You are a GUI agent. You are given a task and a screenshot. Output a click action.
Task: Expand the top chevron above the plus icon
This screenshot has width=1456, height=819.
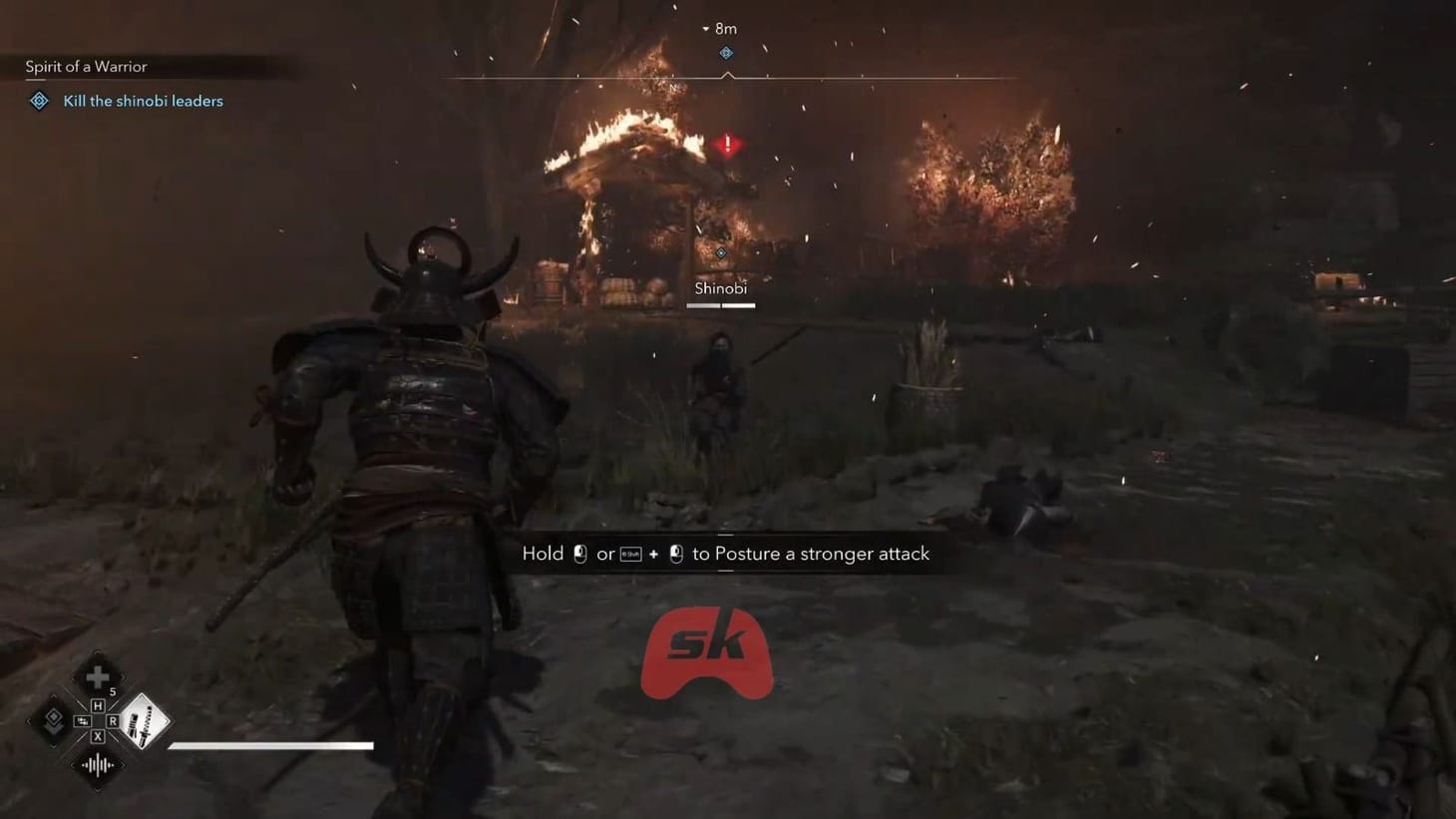click(97, 653)
